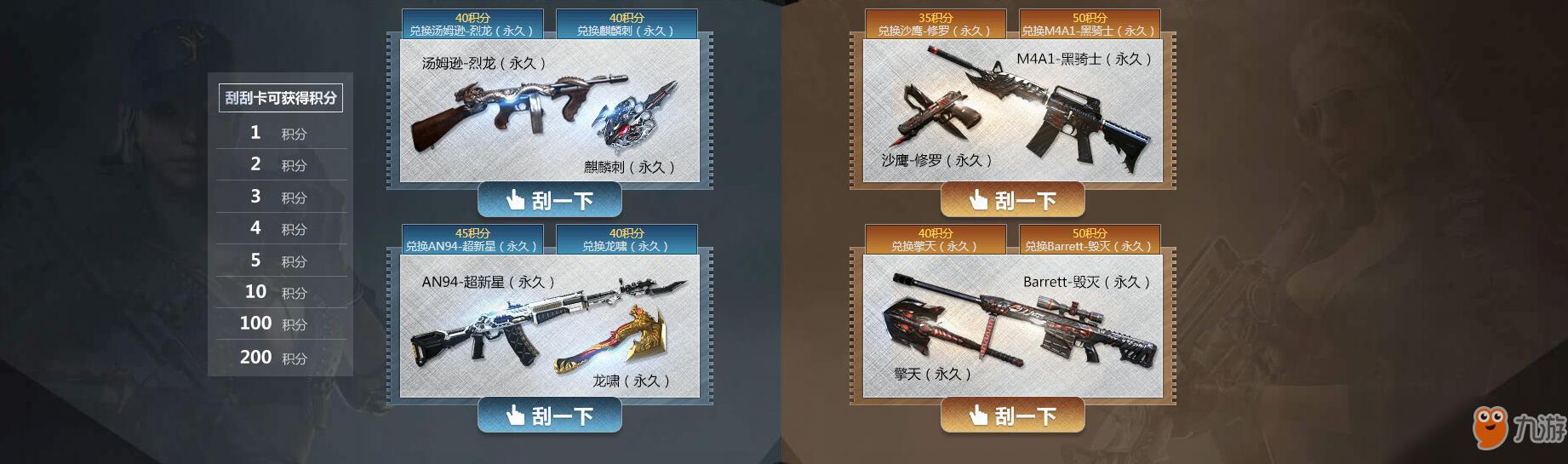Scratch the Thompson-烈龙 card button
The width and height of the screenshot is (1568, 464).
[549, 200]
